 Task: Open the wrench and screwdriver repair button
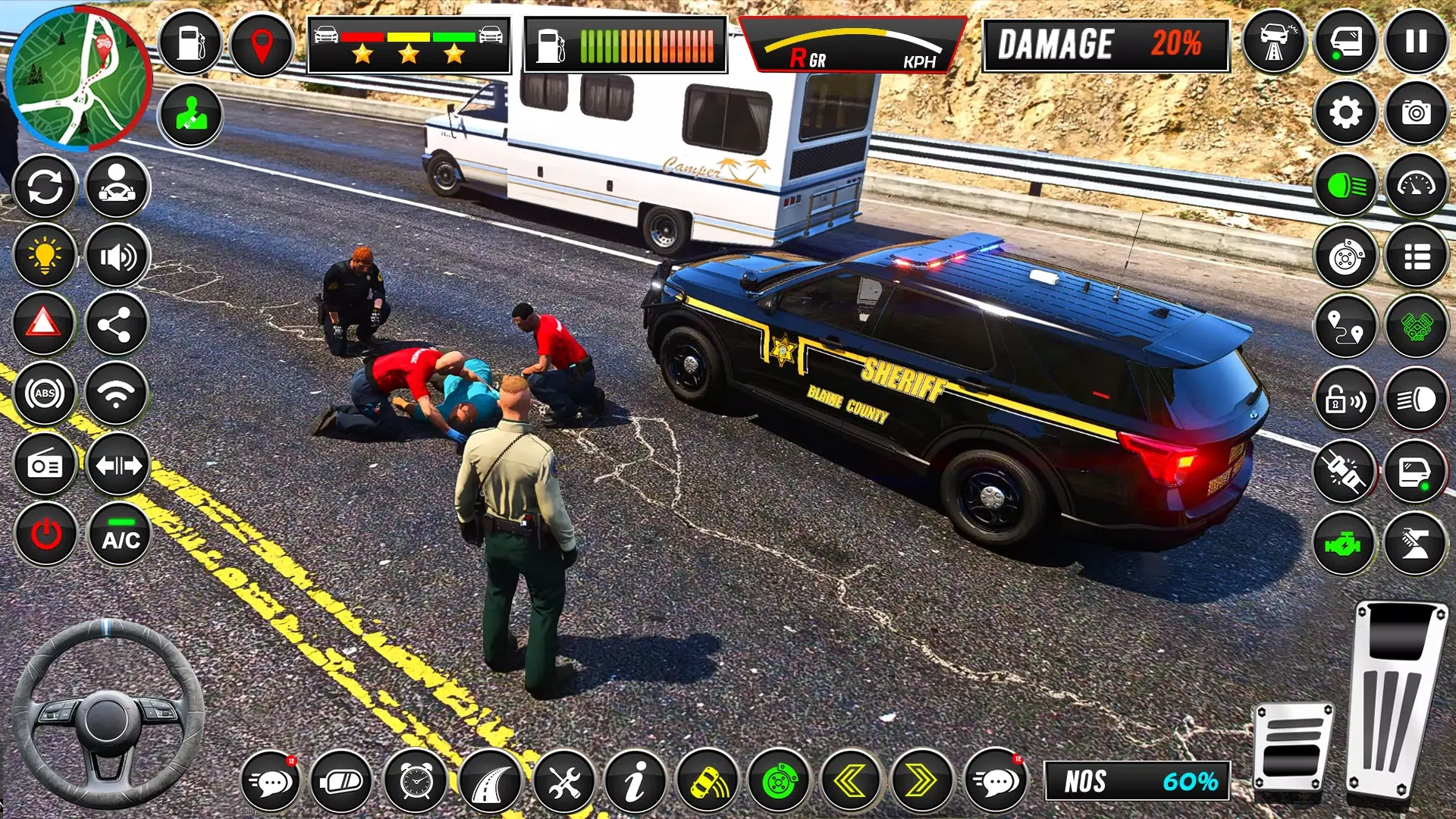point(563,781)
